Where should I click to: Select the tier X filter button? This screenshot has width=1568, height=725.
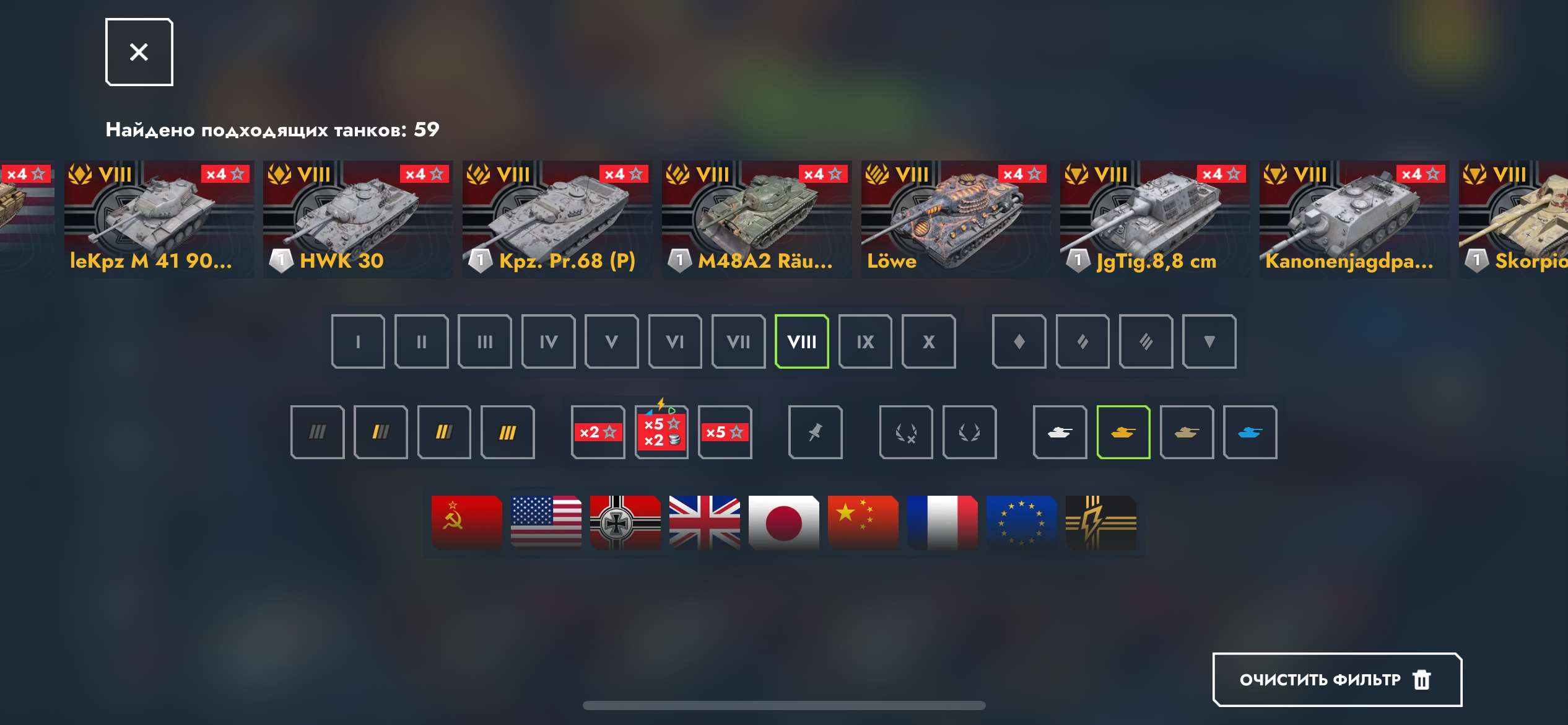pyautogui.click(x=928, y=341)
